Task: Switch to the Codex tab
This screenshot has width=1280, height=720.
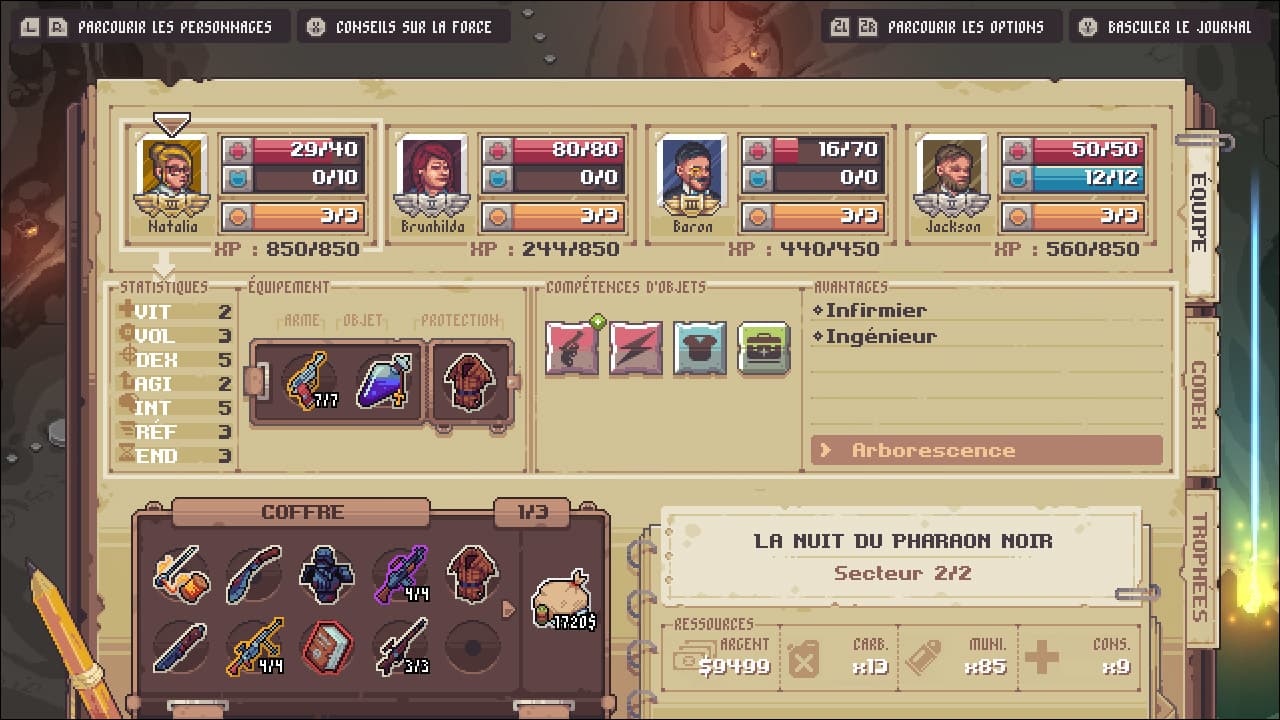Action: pyautogui.click(x=1199, y=396)
